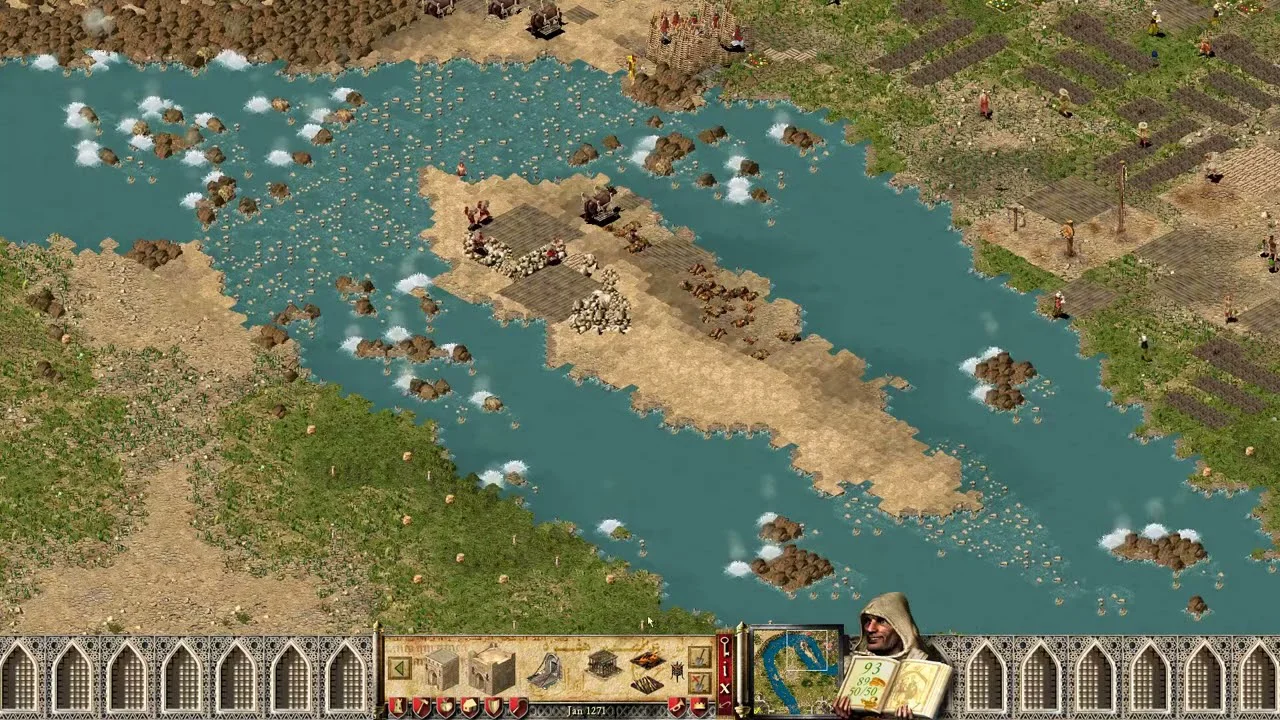1280x720 pixels.
Task: Click the shovel with red X button
Action: tap(699, 683)
